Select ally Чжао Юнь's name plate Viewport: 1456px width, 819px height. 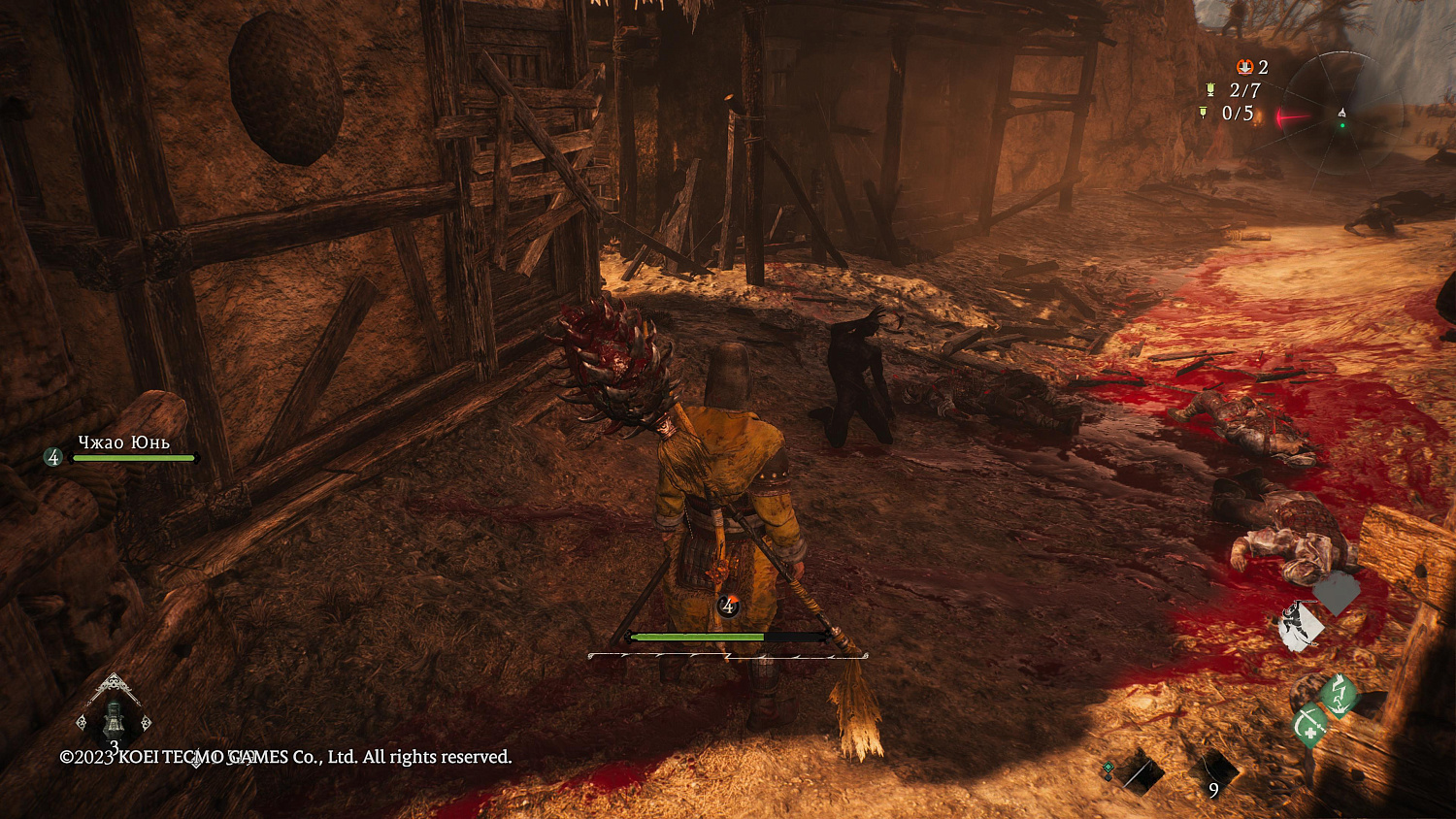coord(124,443)
